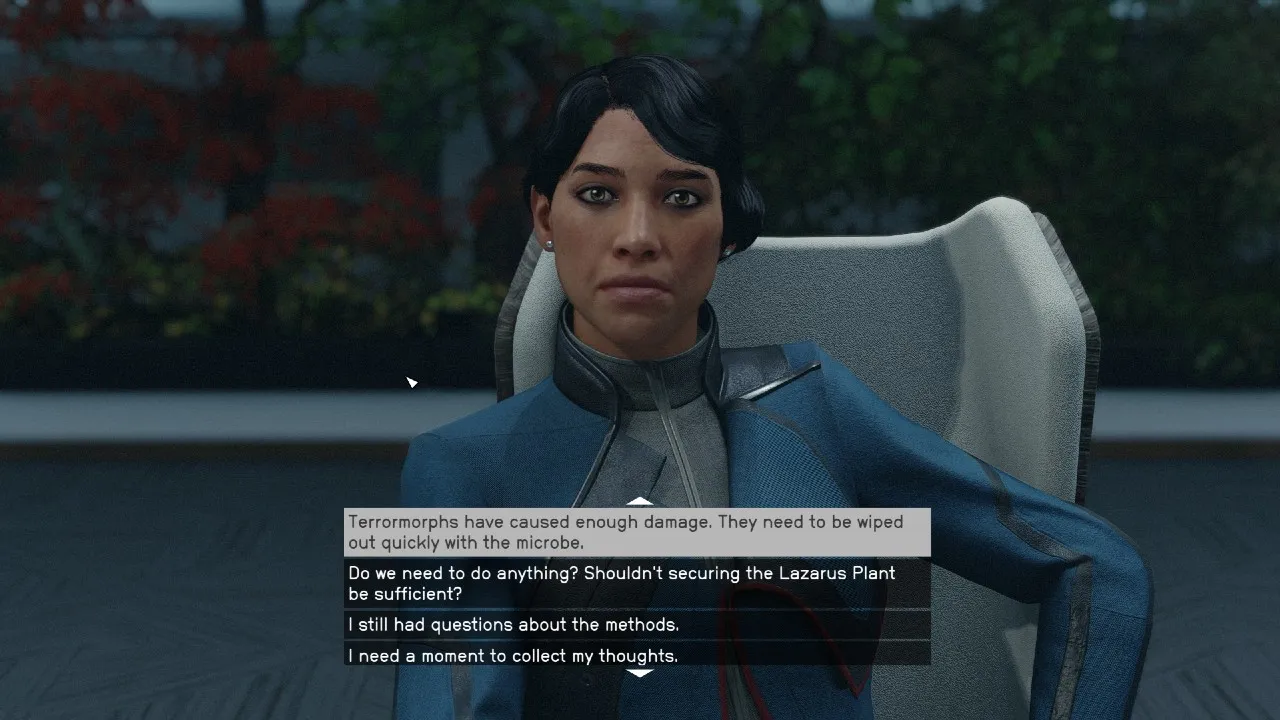Click the up arrow above dialogue options

click(x=639, y=502)
